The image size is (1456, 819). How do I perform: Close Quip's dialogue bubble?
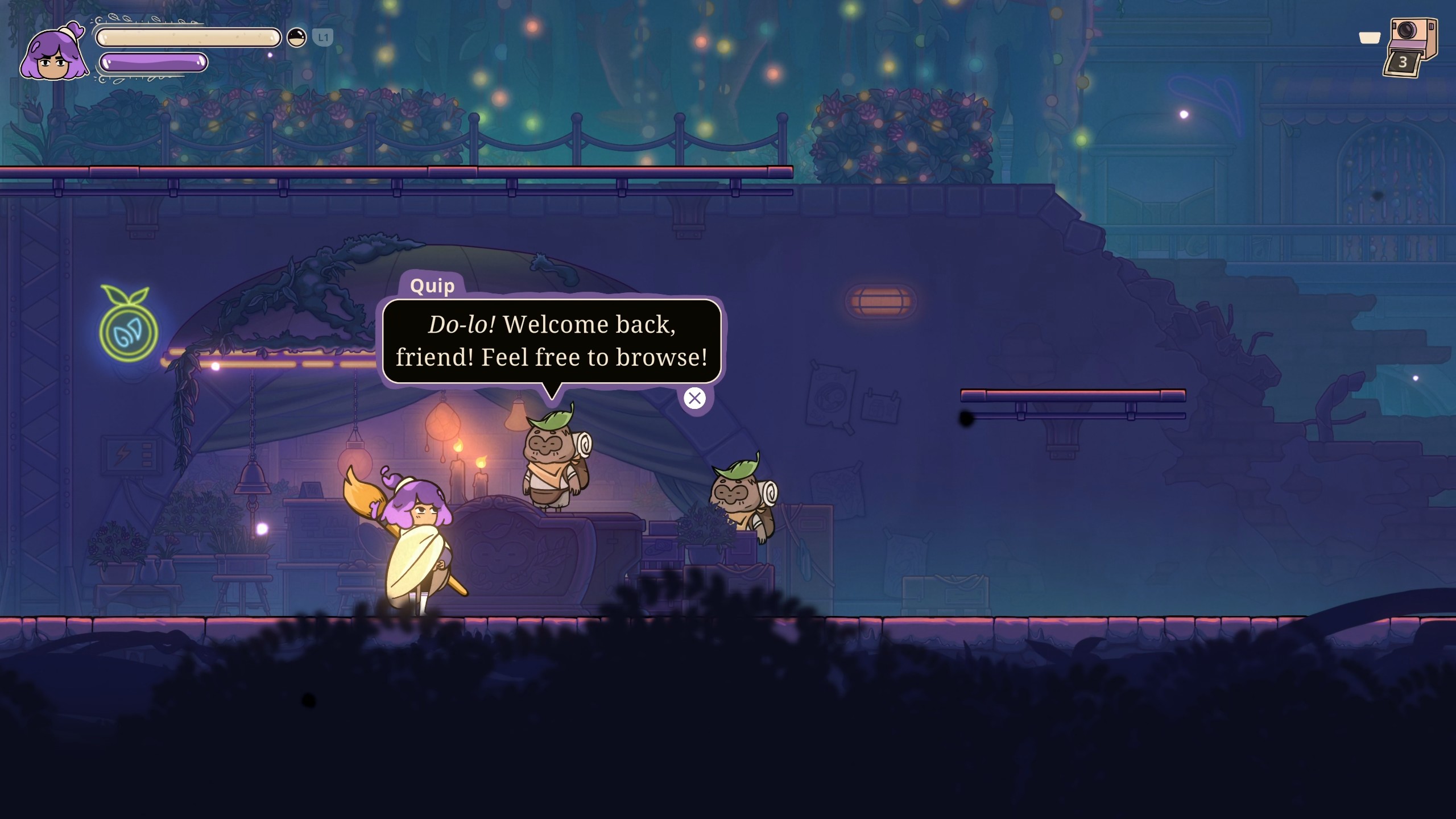(x=694, y=399)
